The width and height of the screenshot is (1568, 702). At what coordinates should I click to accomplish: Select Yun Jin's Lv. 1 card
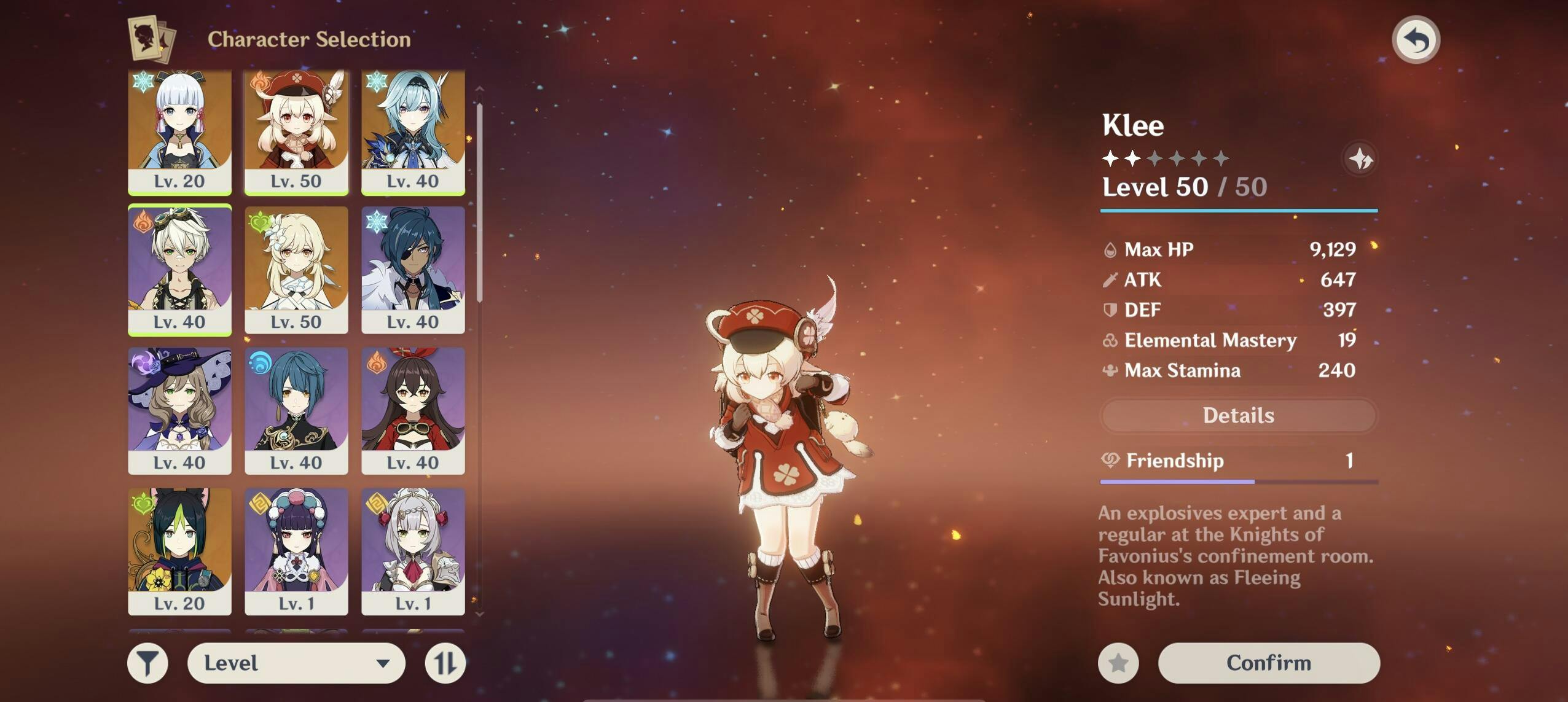click(x=296, y=552)
